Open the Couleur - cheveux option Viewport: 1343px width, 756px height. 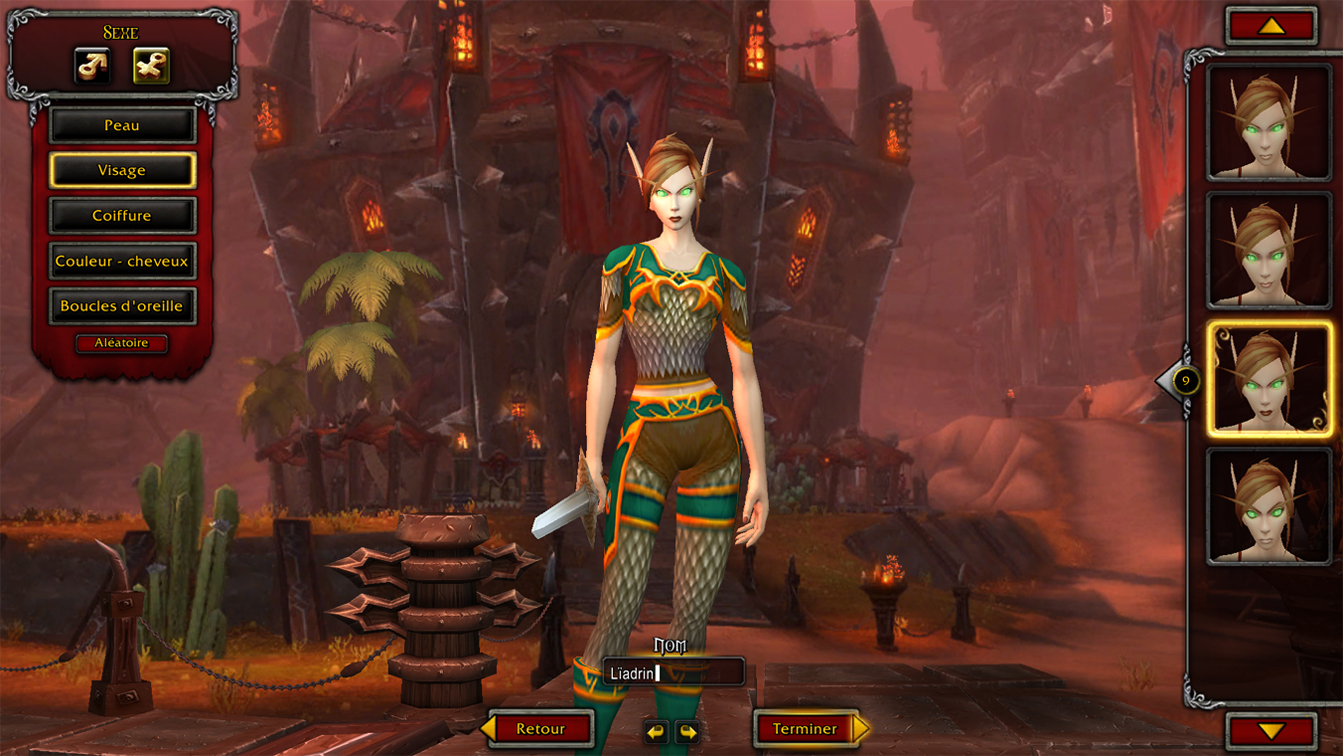(122, 261)
